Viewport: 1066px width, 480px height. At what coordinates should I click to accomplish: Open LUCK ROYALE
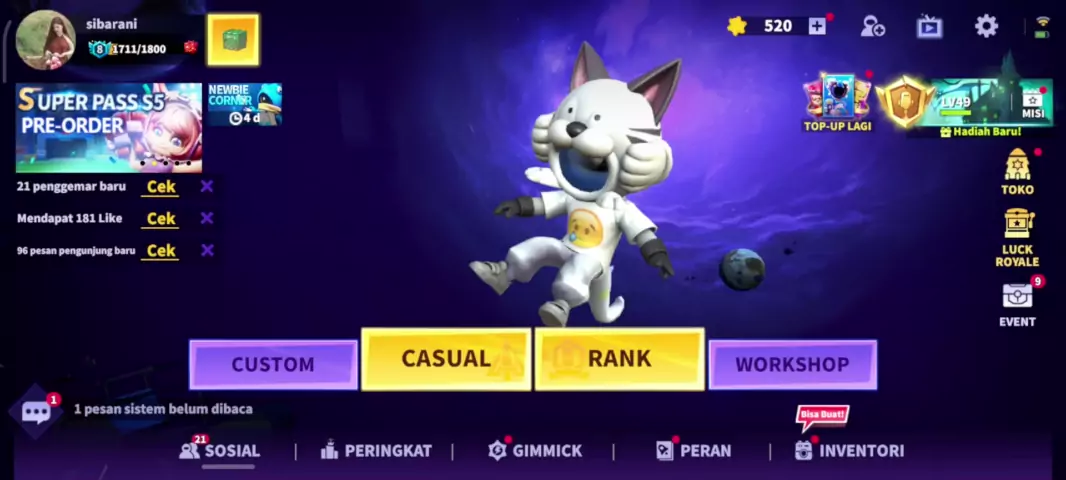pyautogui.click(x=1017, y=237)
